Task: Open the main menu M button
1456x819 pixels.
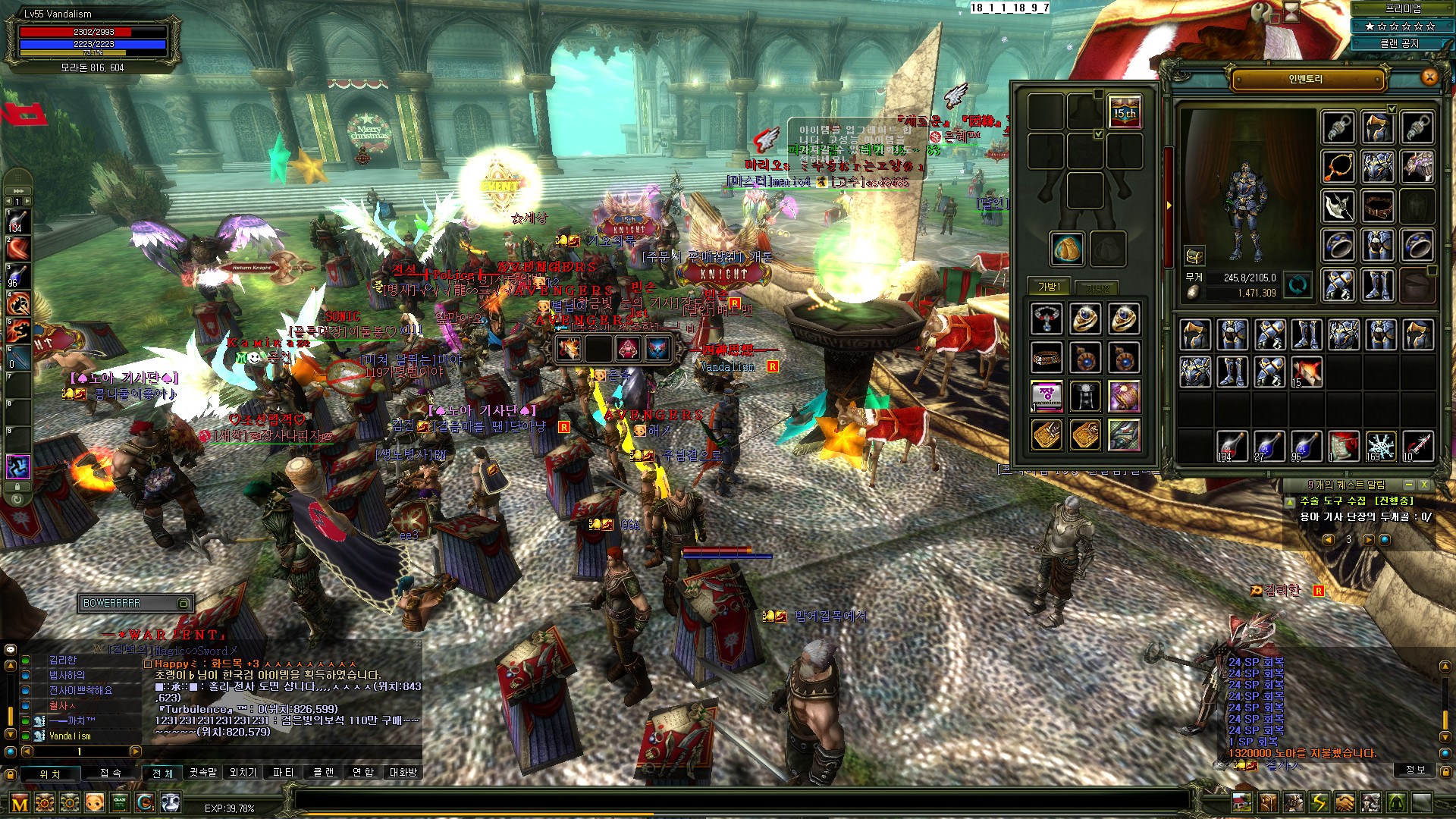Action: point(20,803)
